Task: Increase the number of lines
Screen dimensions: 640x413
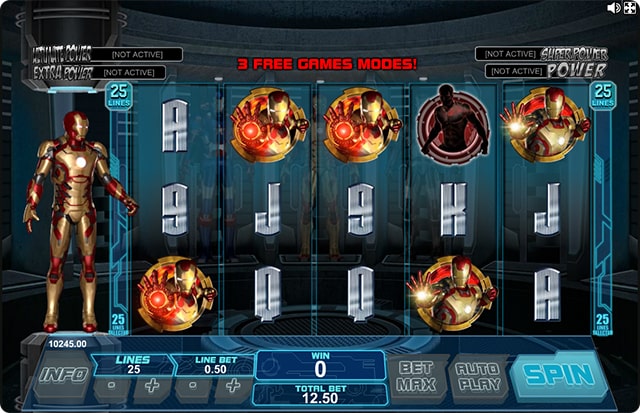Action: [153, 385]
